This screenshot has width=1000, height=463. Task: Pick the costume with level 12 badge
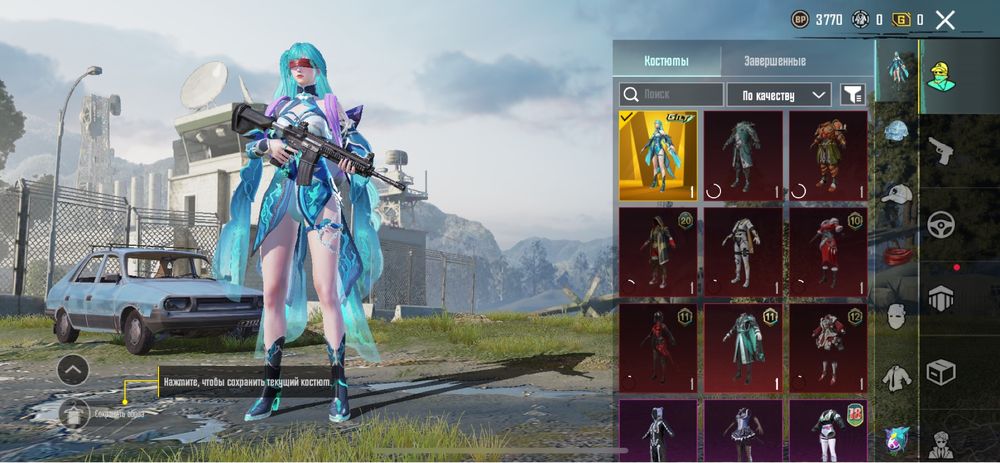[x=829, y=347]
